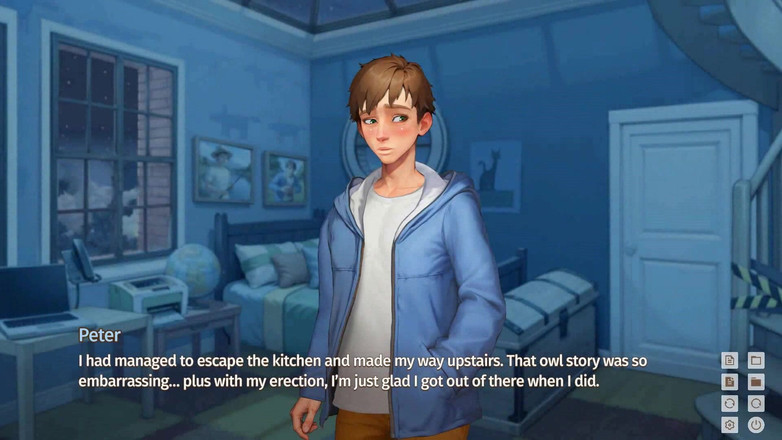Open settings with the gear icon
Viewport: 782px width, 440px height.
[730, 425]
